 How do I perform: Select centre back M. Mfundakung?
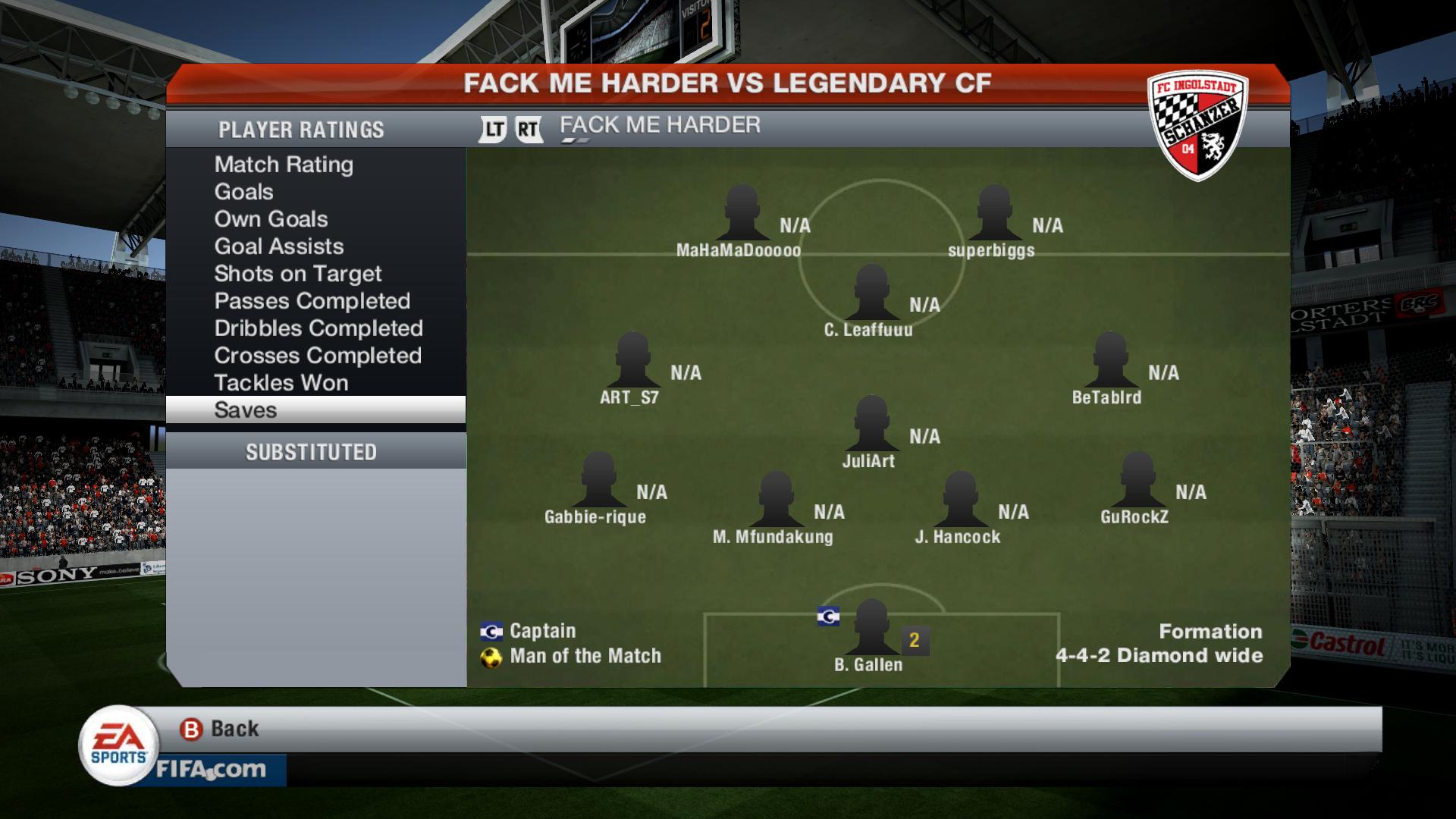[776, 503]
